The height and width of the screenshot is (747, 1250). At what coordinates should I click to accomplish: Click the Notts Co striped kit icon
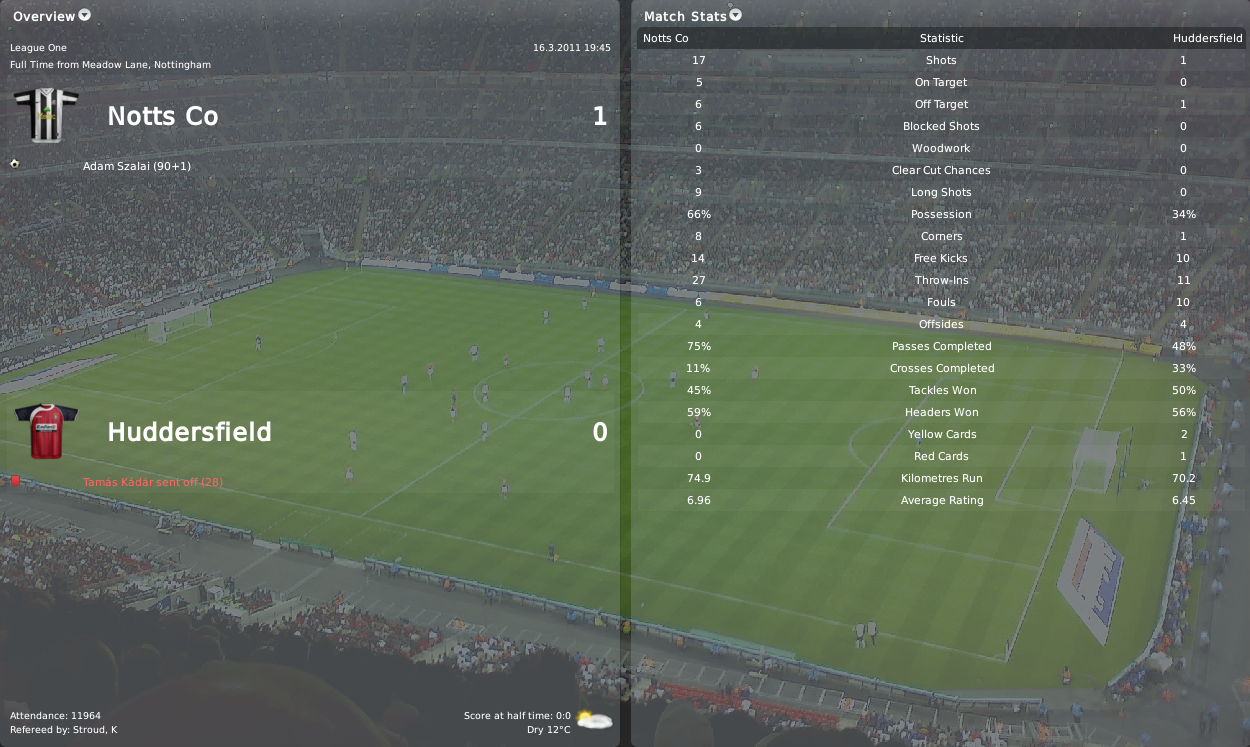click(x=45, y=114)
